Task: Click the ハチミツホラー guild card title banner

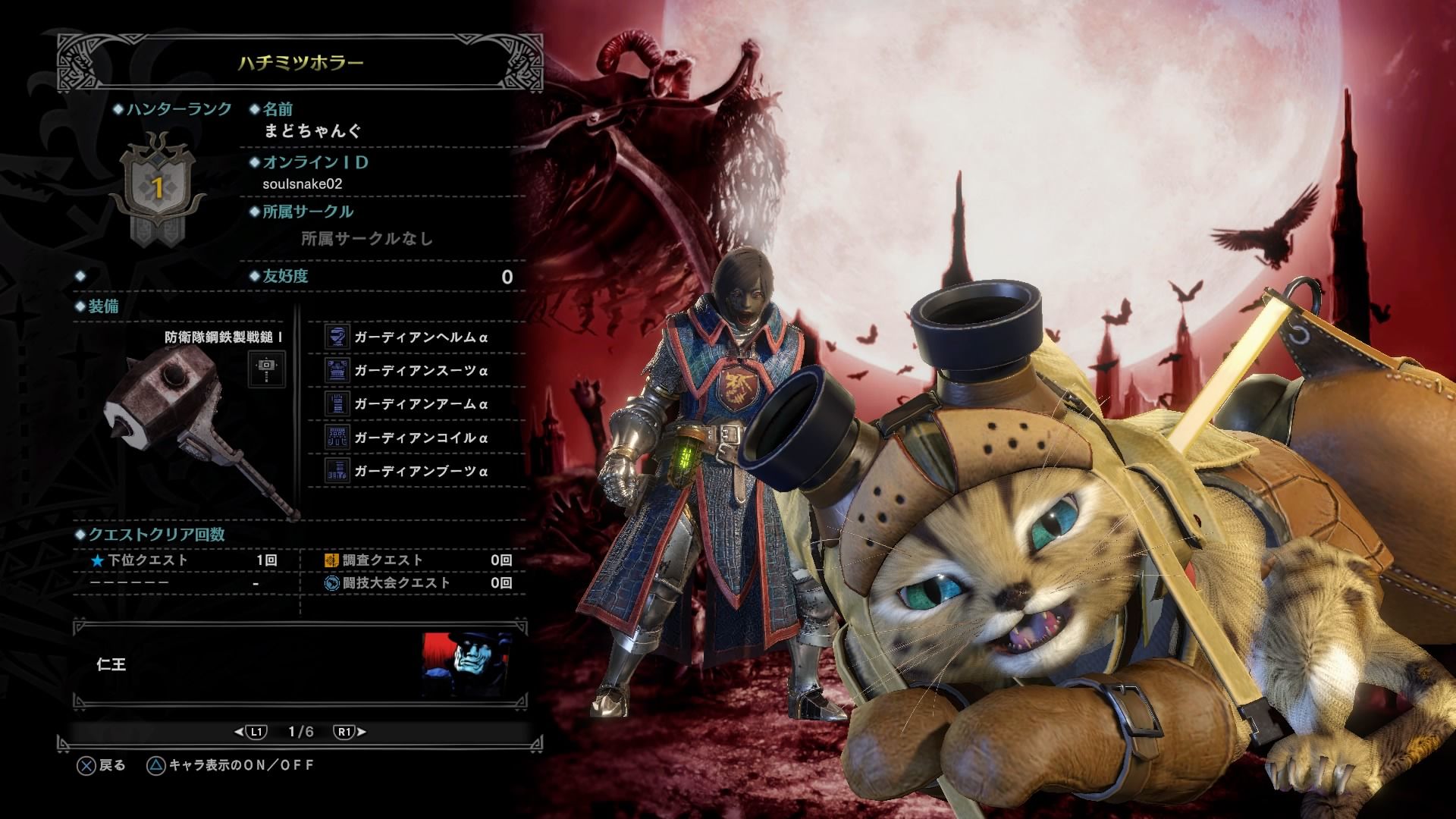Action: point(301,63)
